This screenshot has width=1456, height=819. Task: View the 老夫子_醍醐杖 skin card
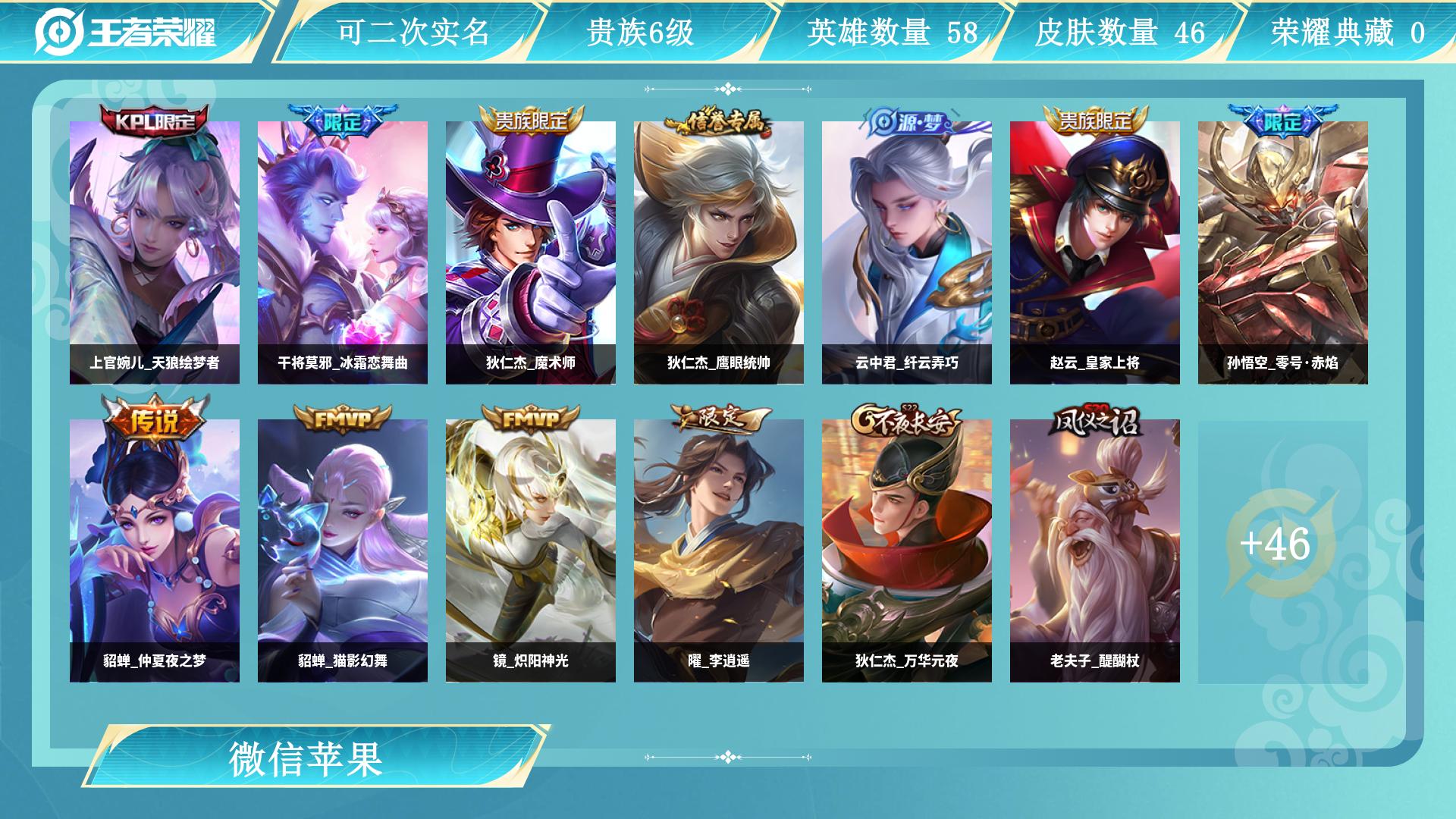[1095, 550]
